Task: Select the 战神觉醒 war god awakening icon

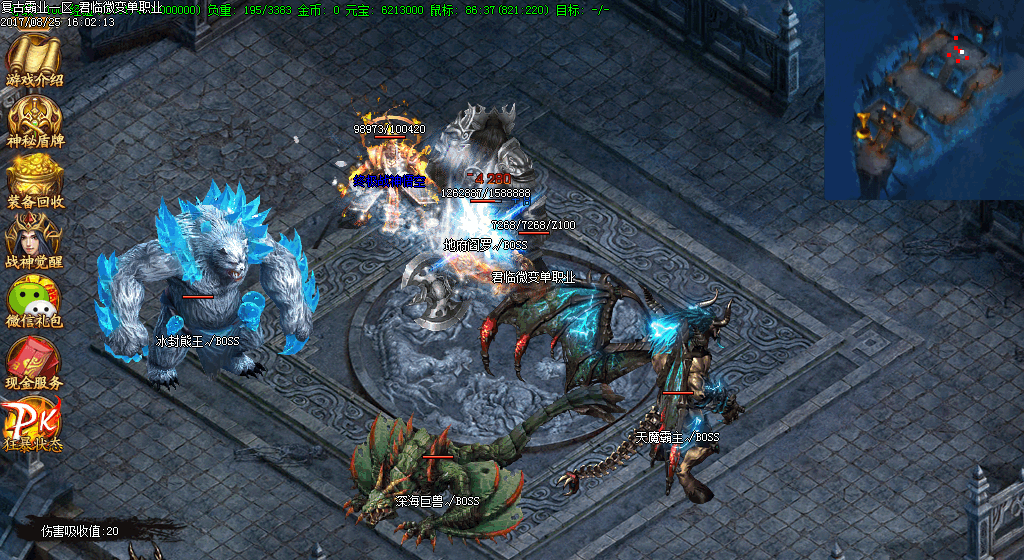Action: click(34, 240)
